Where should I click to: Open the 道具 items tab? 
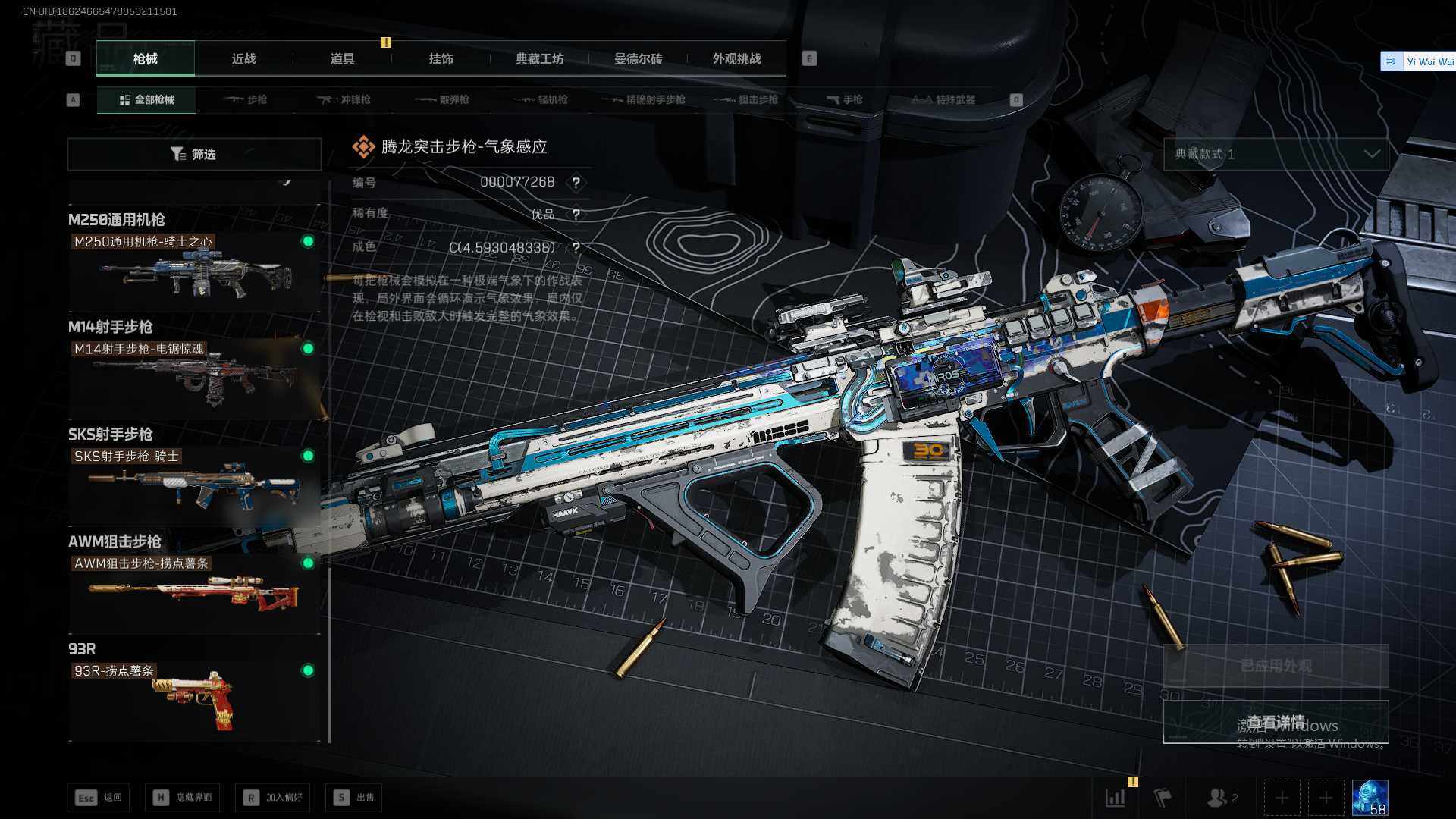(342, 59)
